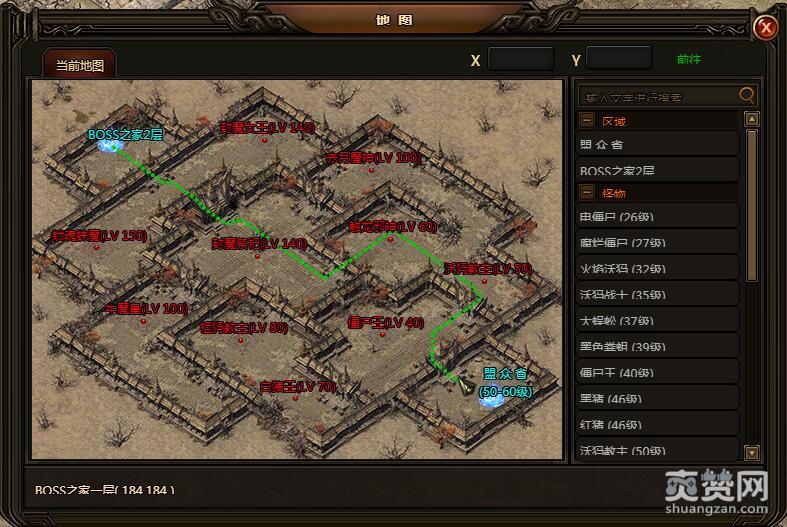787x527 pixels.
Task: Click the list's scroll-down arrow
Action: point(752,453)
